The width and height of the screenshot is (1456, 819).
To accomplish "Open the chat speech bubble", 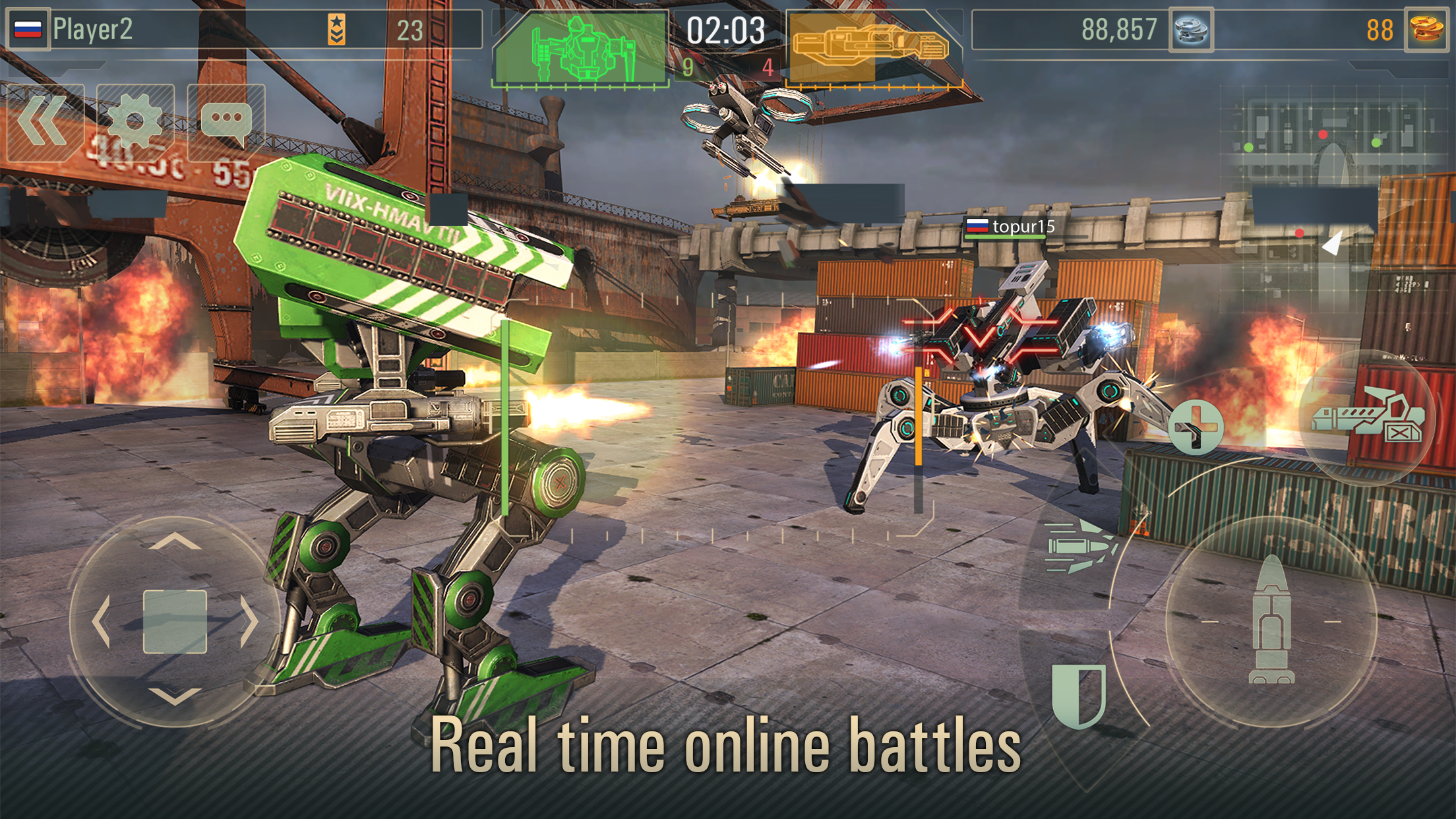I will click(x=226, y=123).
